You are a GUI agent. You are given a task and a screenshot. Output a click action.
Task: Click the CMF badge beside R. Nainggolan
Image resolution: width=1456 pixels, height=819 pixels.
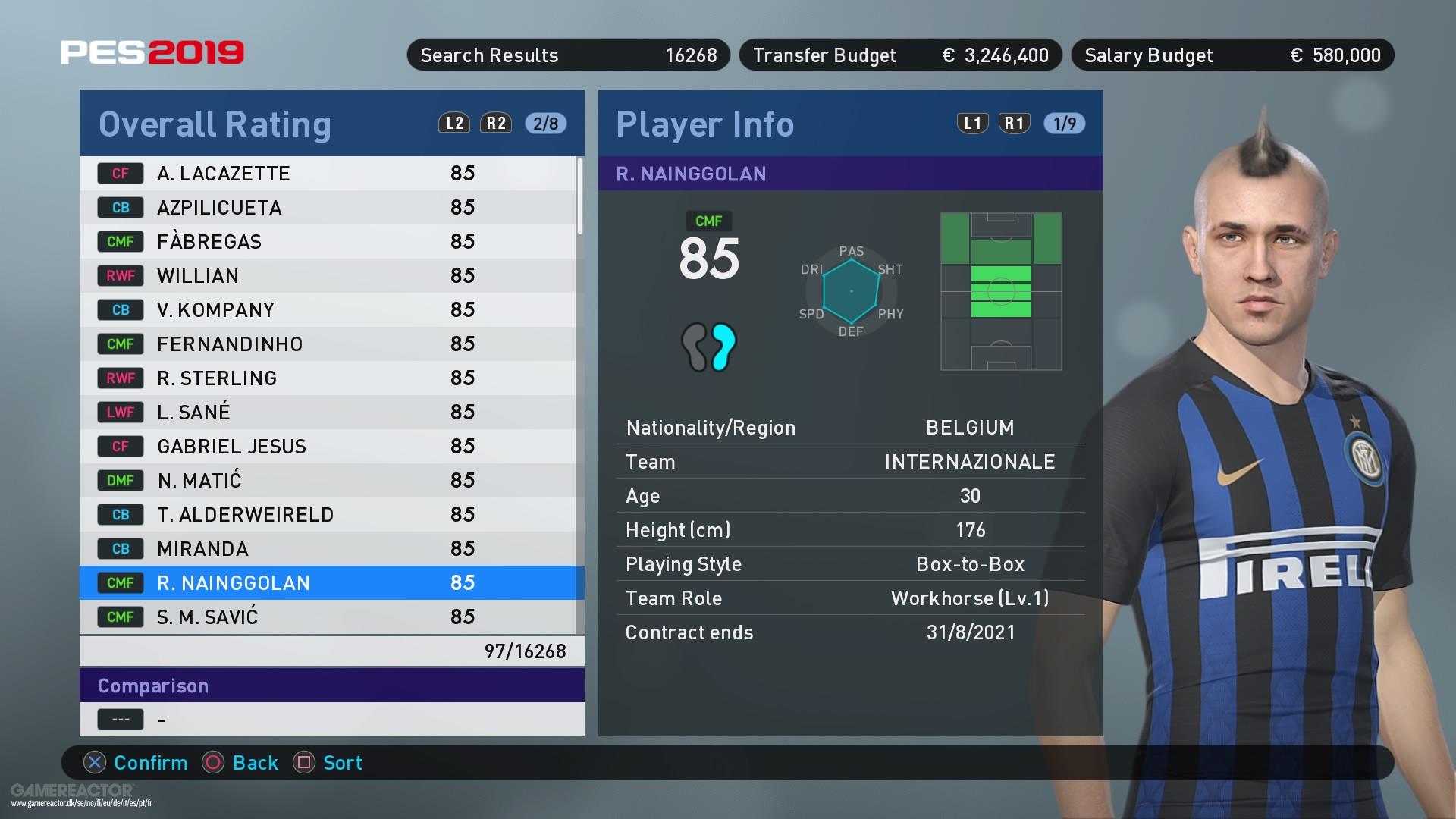(120, 582)
